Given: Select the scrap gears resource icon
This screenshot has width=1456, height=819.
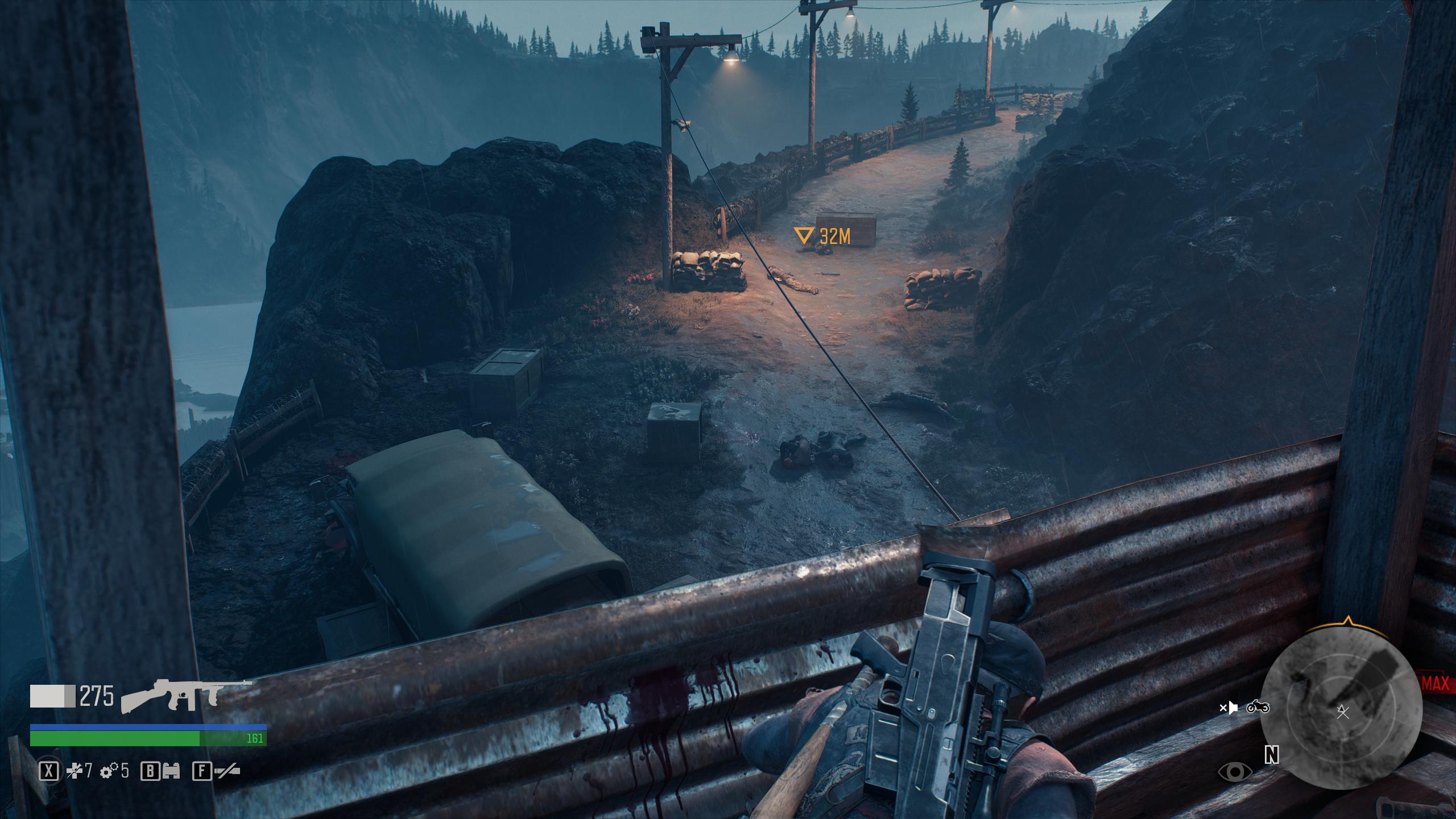Looking at the screenshot, I should 109,771.
